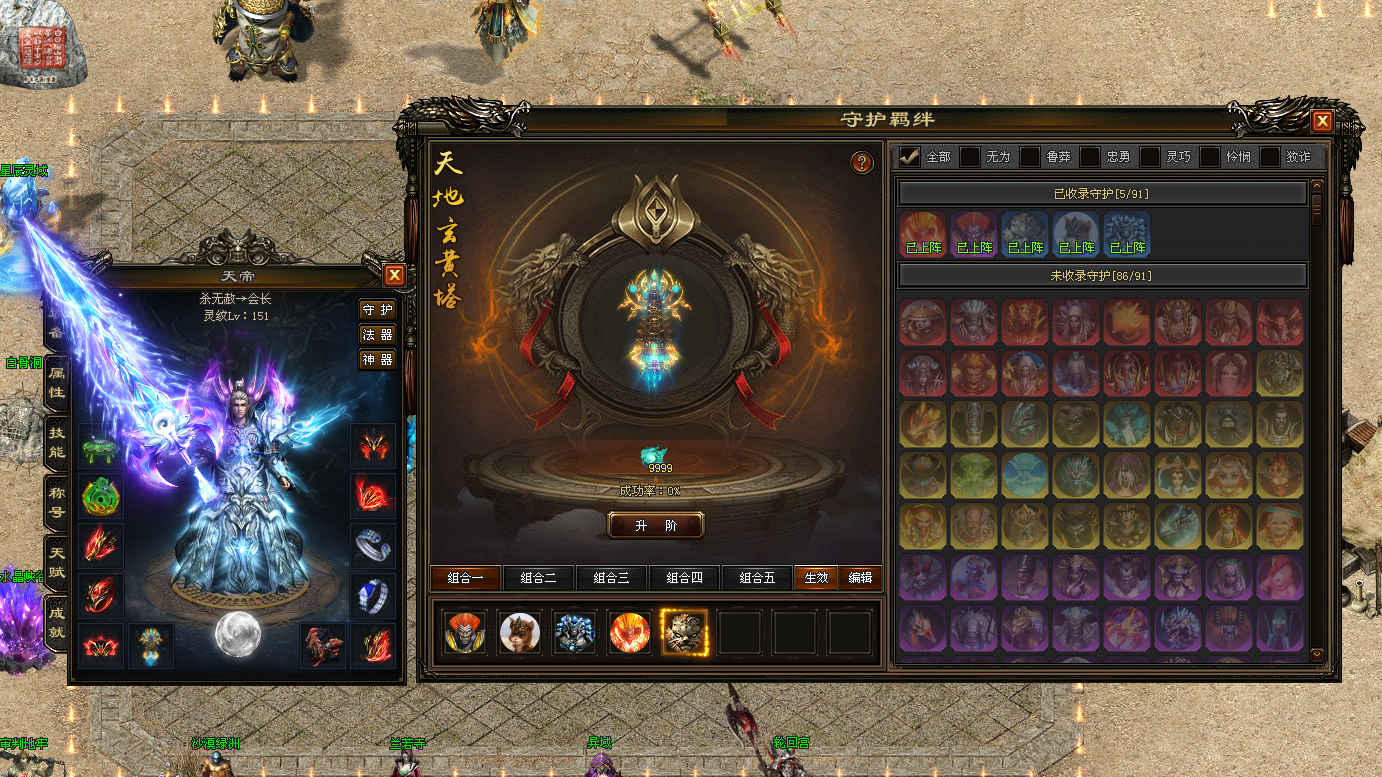The height and width of the screenshot is (777, 1382).
Task: Switch to the 组合二 tab
Action: point(538,578)
